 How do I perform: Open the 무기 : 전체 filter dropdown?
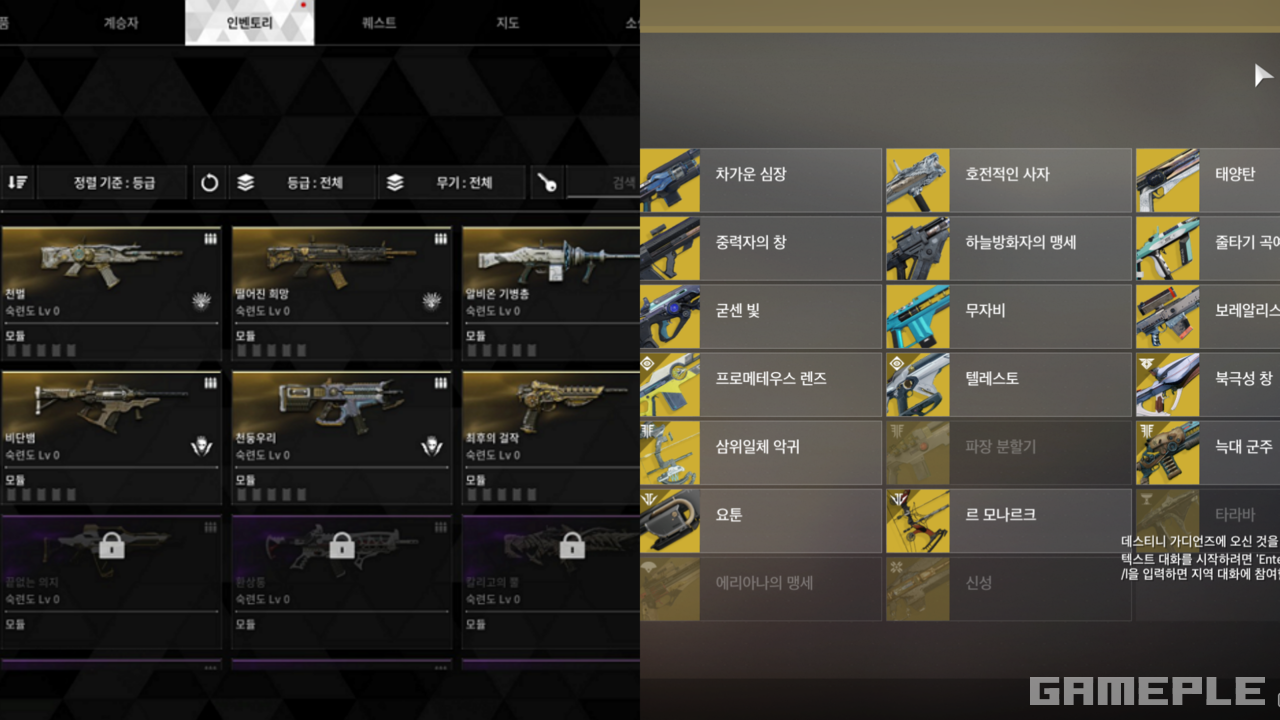(451, 183)
